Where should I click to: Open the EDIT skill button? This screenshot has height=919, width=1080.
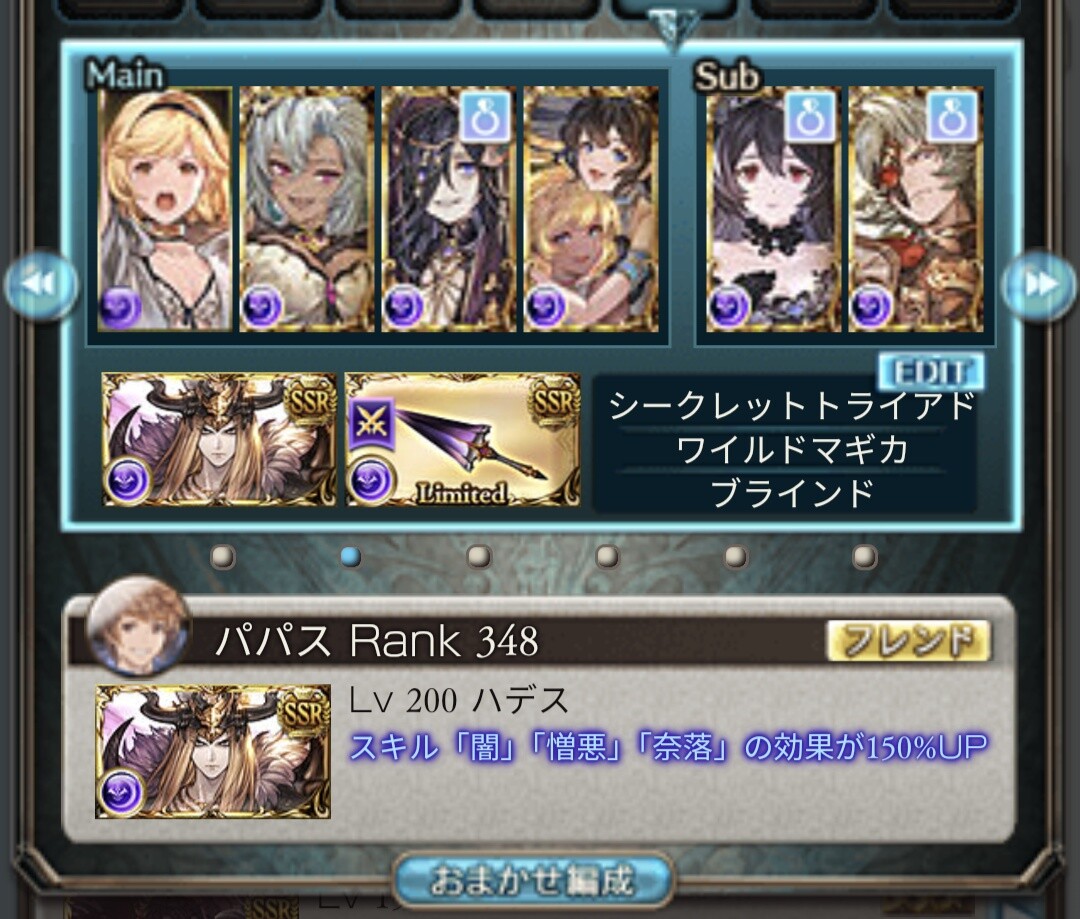pos(929,372)
